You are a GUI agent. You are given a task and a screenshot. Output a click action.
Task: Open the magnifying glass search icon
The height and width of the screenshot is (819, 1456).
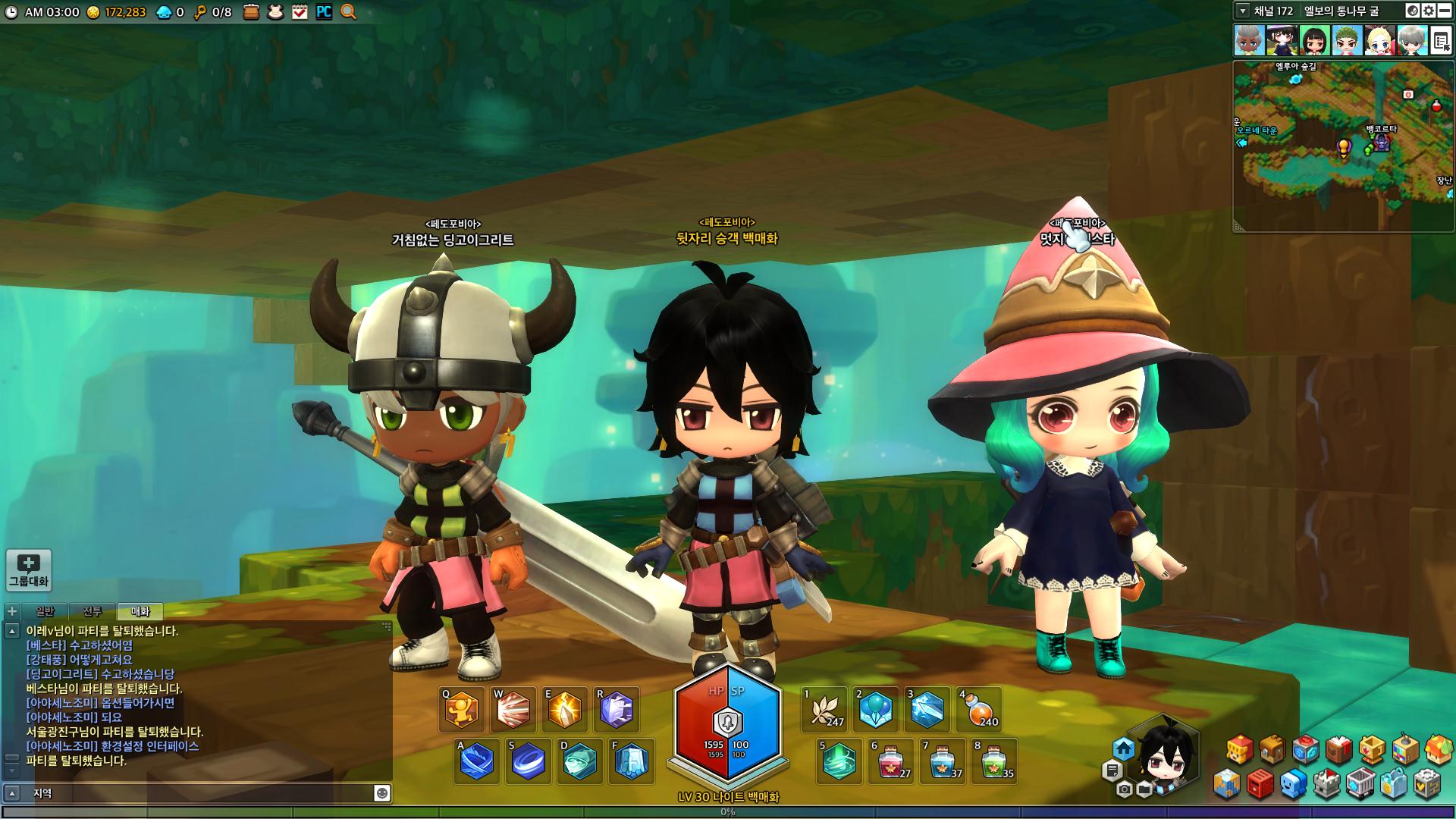(348, 11)
